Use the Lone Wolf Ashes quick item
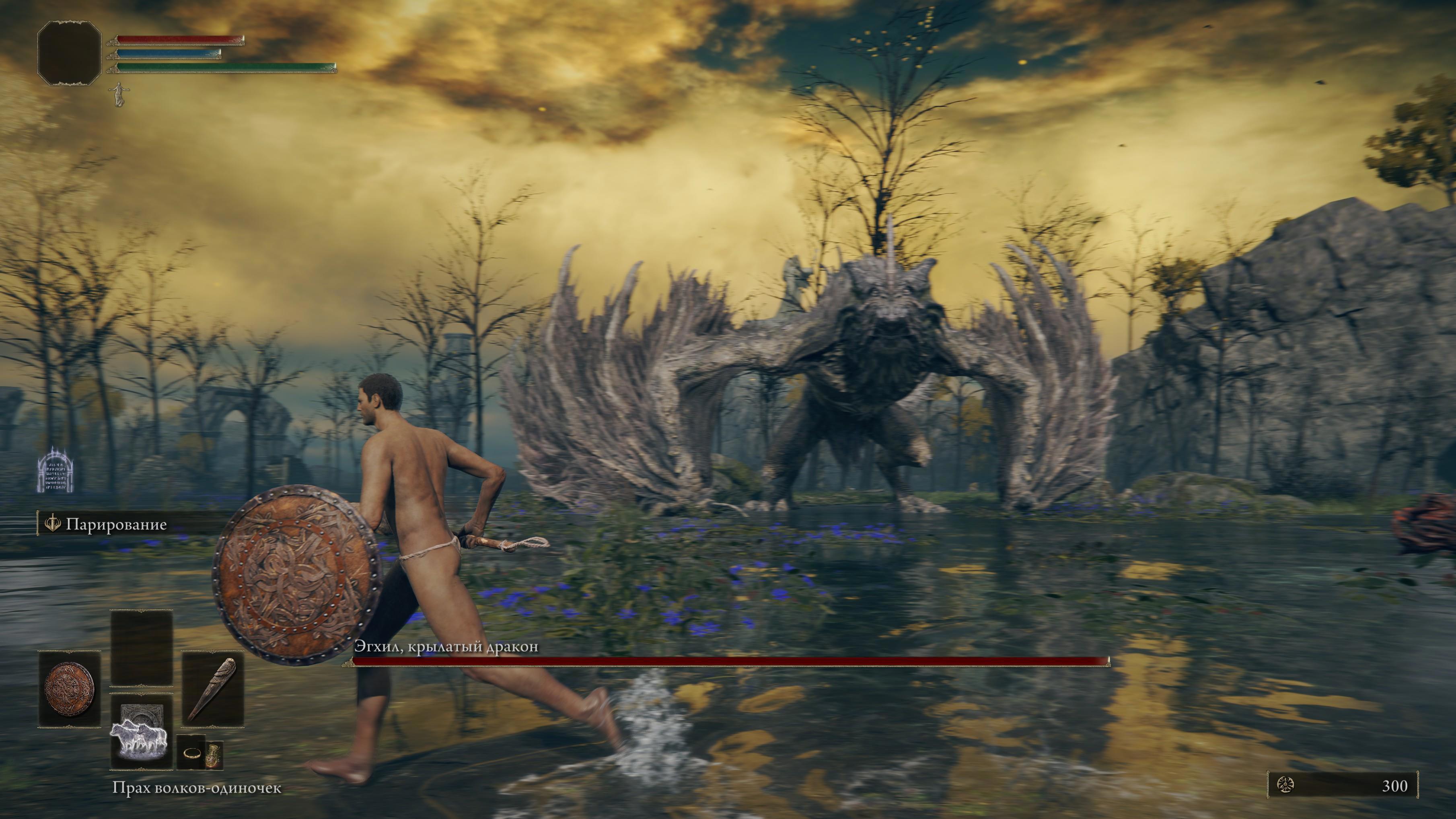The width and height of the screenshot is (1456, 819). click(x=141, y=733)
